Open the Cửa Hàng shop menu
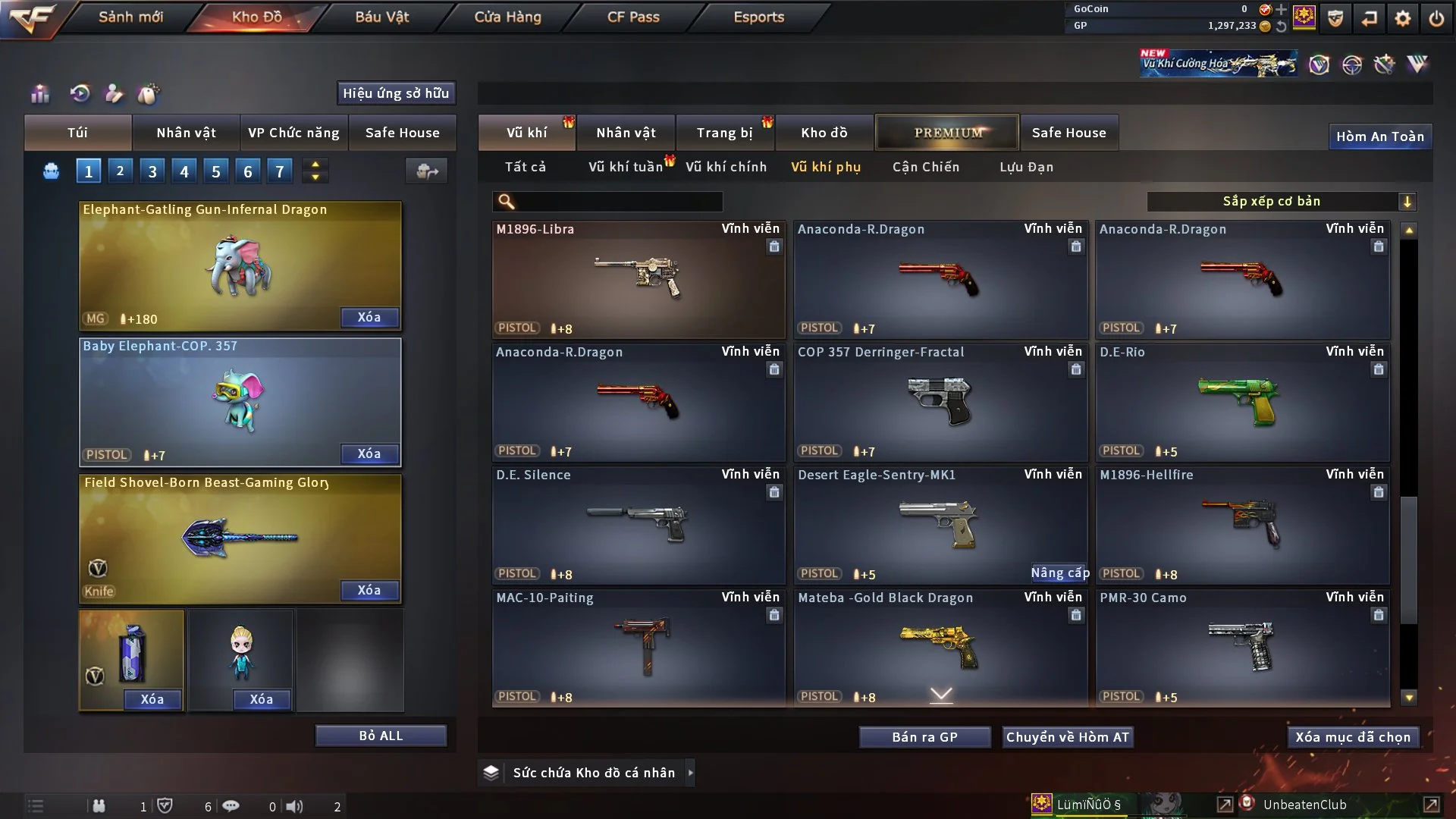 pyautogui.click(x=507, y=17)
